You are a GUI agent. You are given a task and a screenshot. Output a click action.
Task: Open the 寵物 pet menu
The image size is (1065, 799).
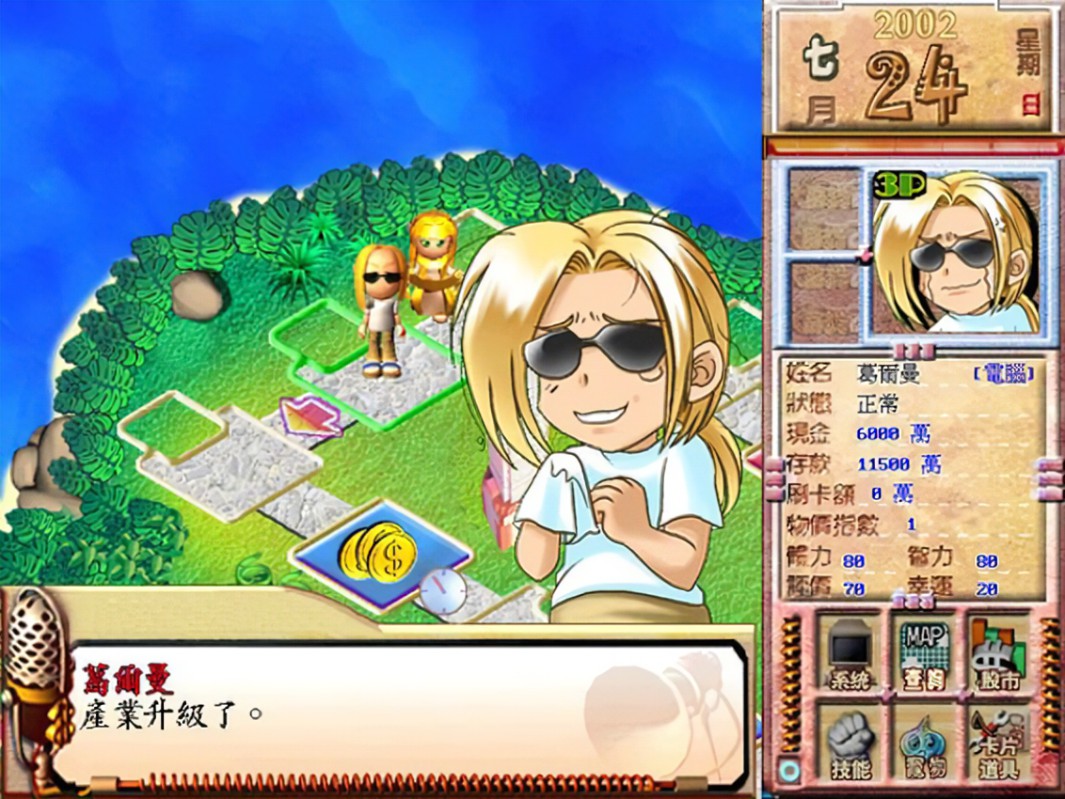tap(924, 742)
